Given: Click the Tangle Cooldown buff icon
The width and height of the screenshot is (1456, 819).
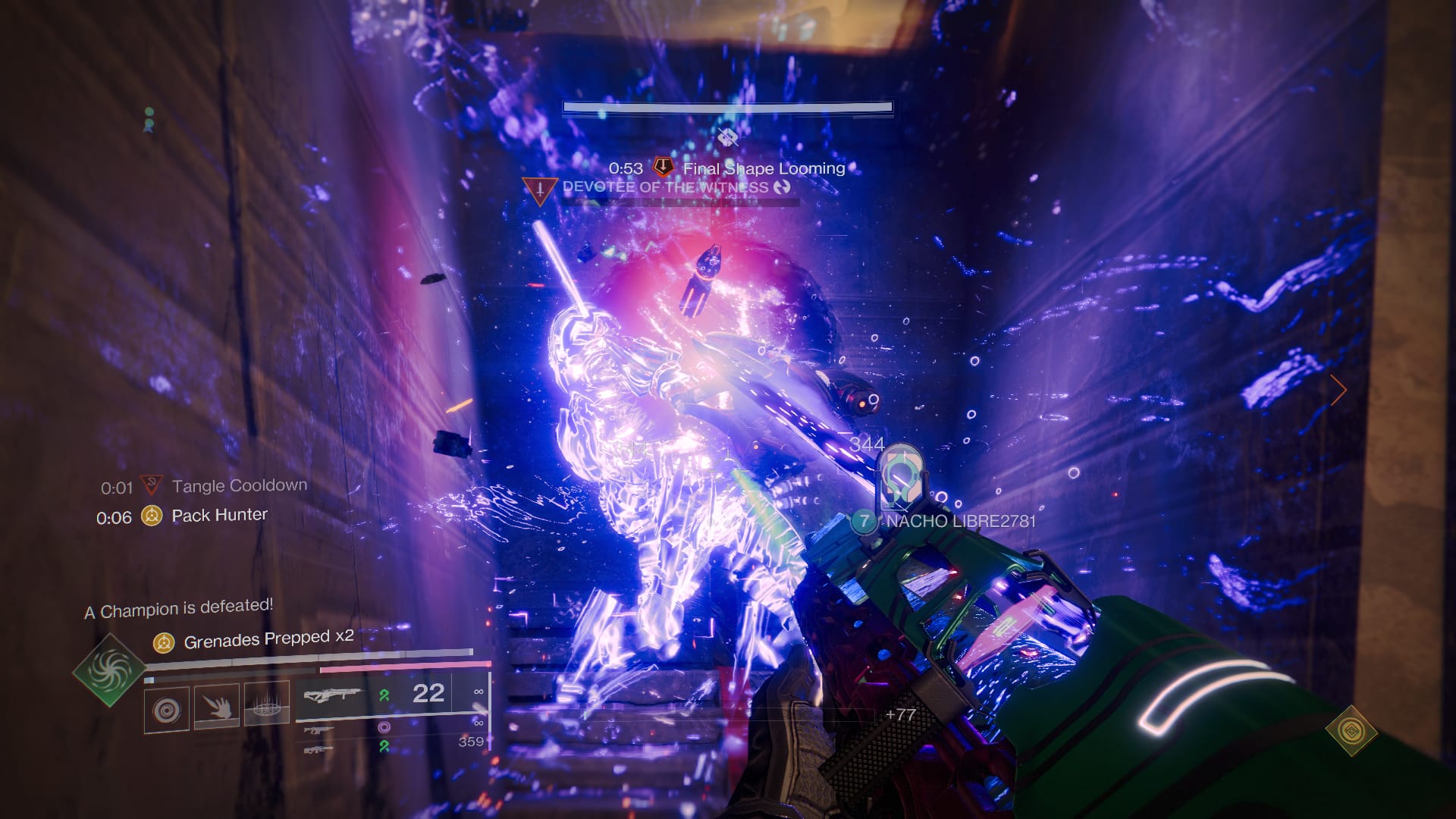Looking at the screenshot, I should (x=151, y=485).
